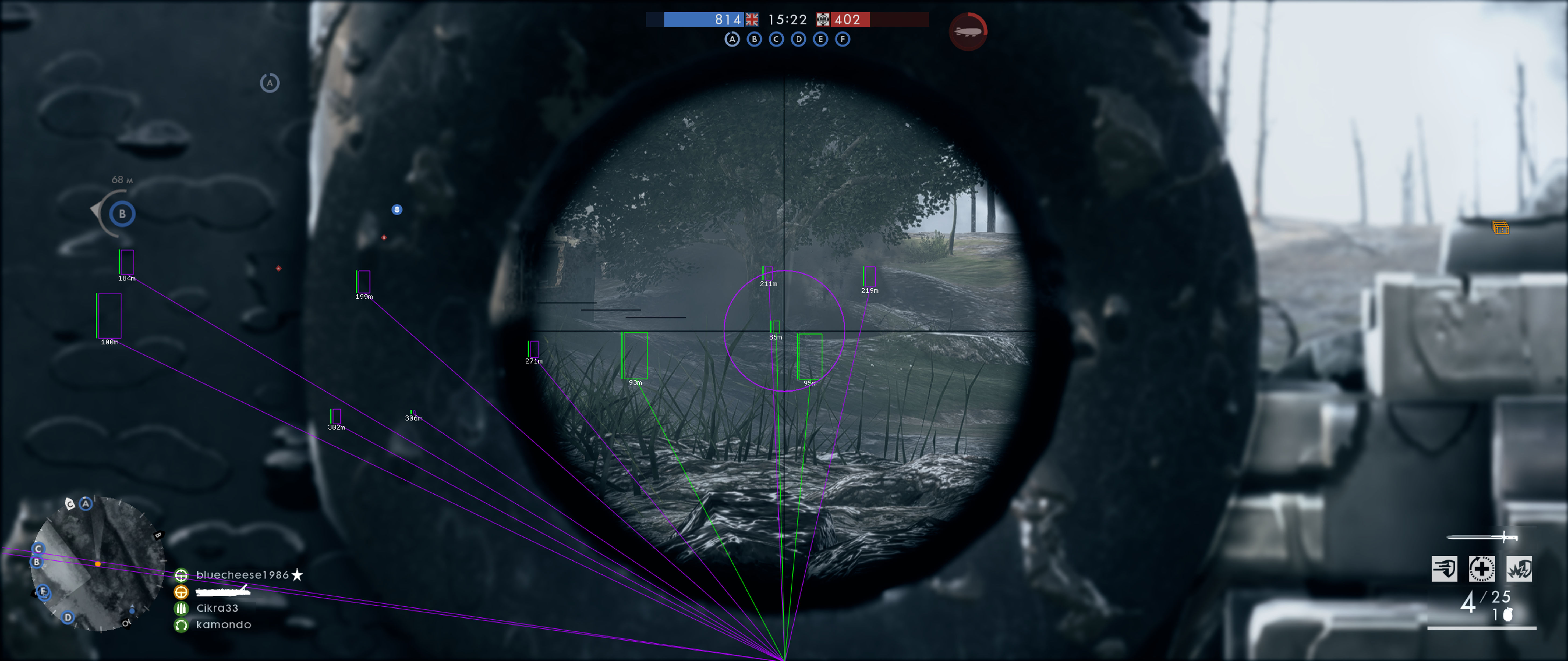The height and width of the screenshot is (661, 1568).
Task: Select the Quick Regen health perk icon
Action: coord(1482,569)
